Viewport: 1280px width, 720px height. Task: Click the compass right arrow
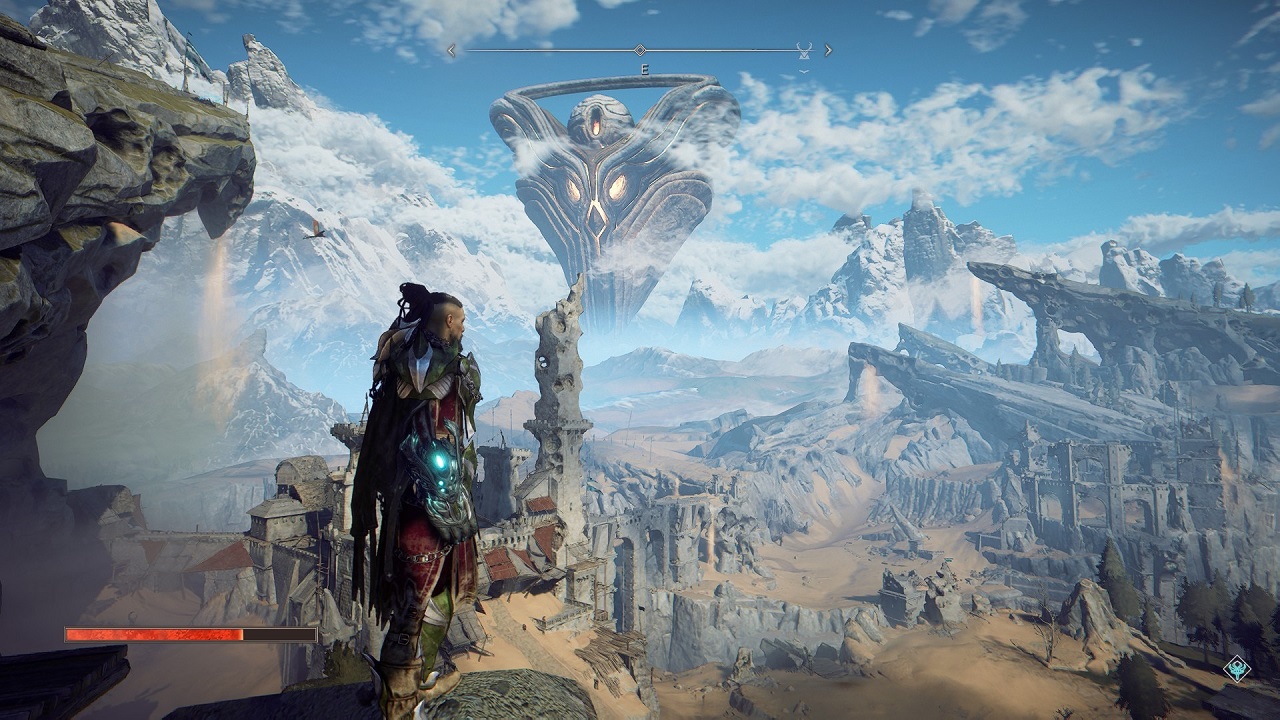[x=828, y=50]
